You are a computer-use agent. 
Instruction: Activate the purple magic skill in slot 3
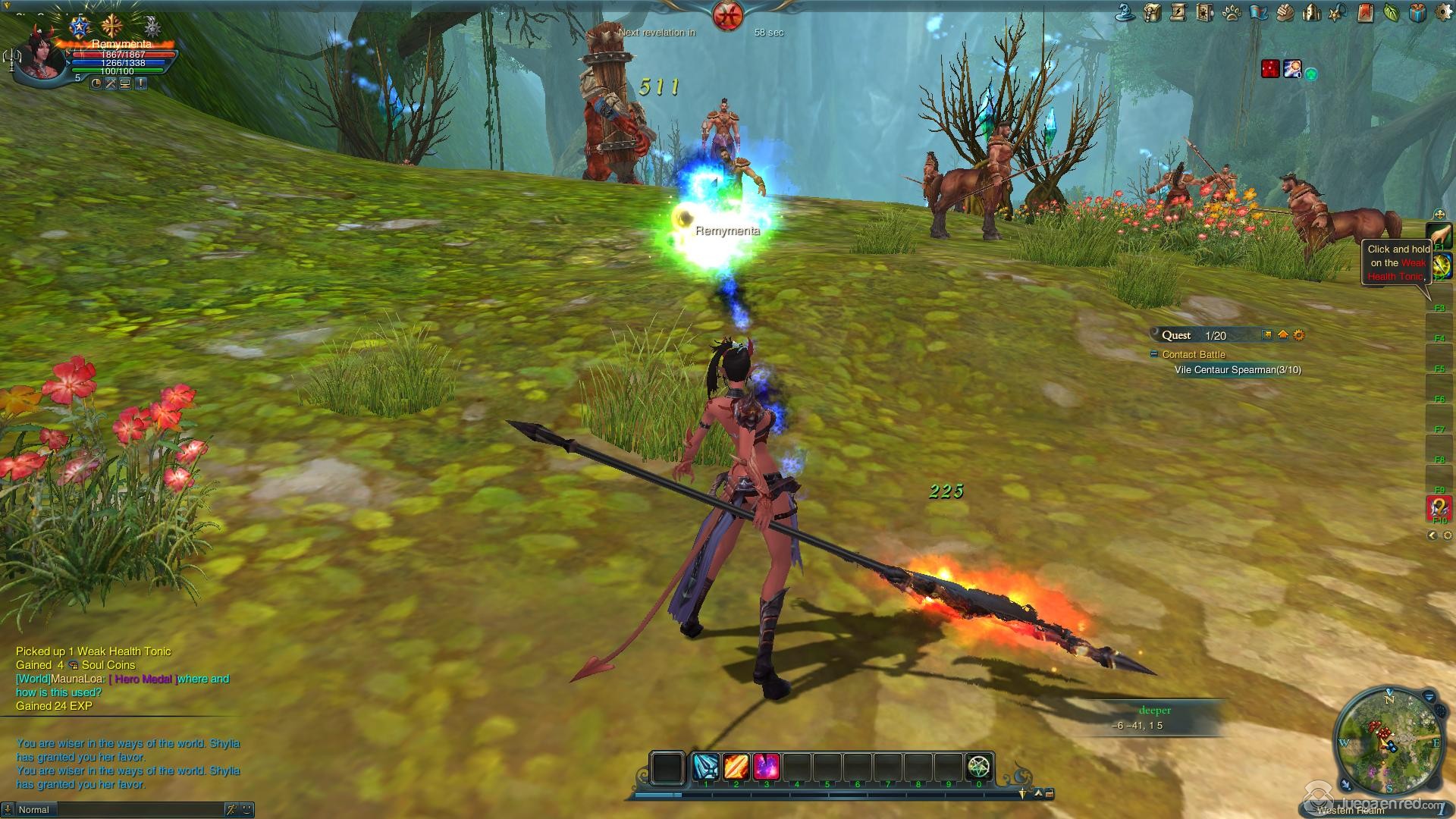pos(767,767)
